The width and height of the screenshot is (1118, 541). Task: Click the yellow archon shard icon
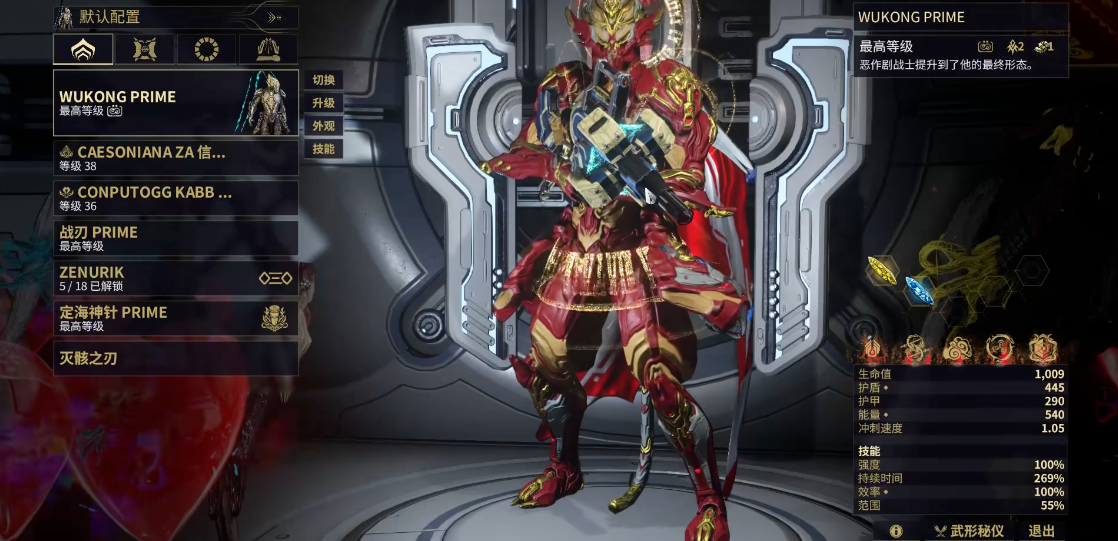click(881, 268)
